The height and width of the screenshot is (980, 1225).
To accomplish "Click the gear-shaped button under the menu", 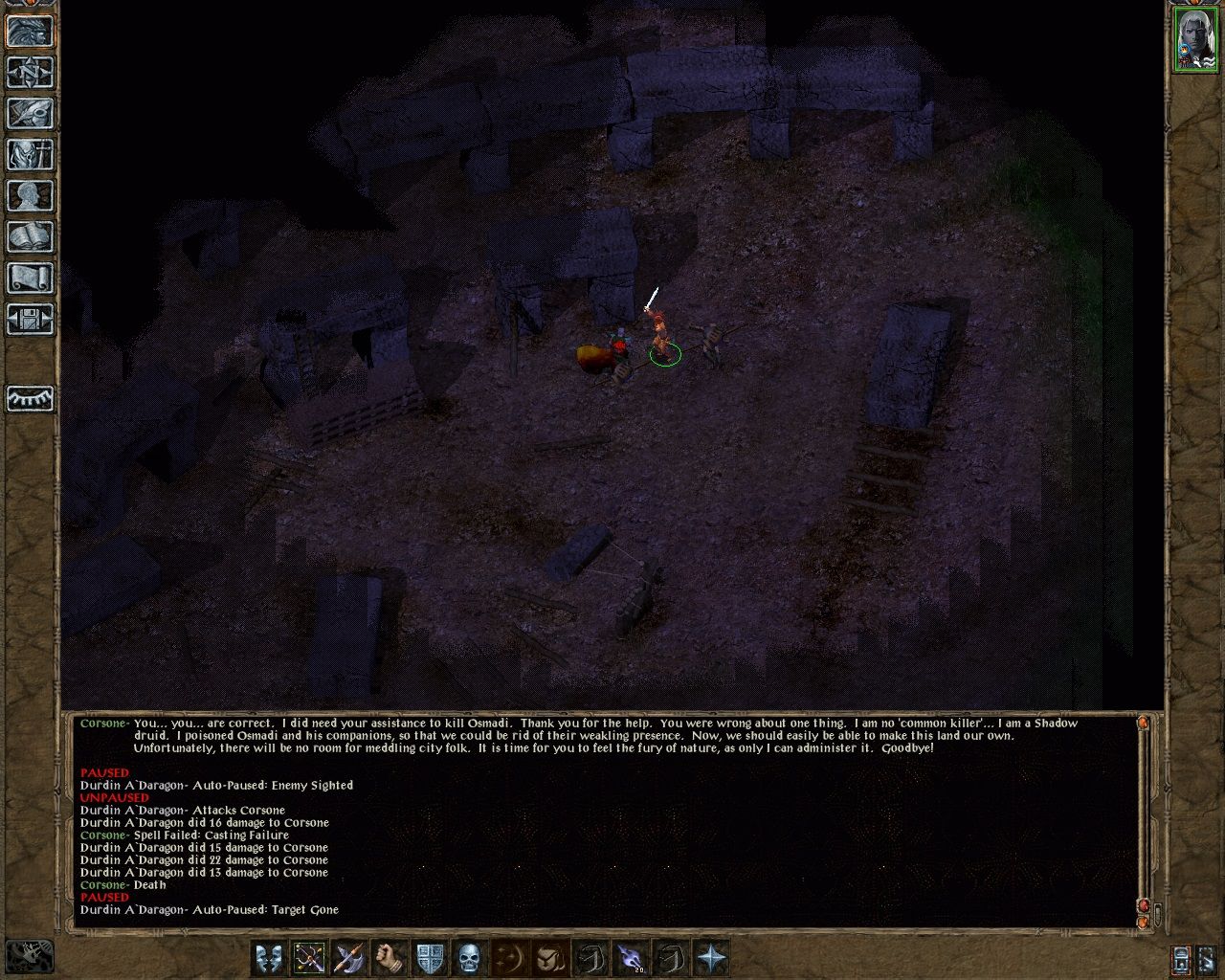I will 31,398.
